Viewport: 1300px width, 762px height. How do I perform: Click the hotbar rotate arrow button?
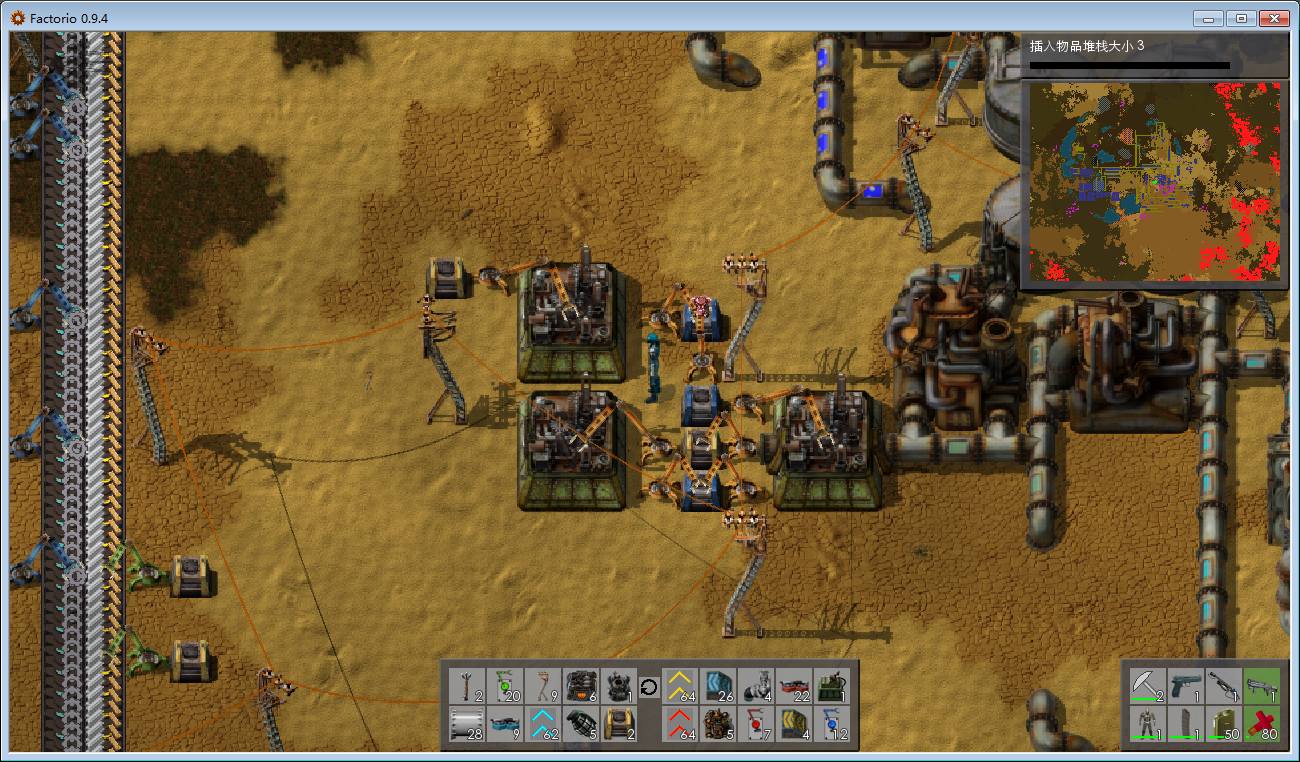(x=649, y=687)
